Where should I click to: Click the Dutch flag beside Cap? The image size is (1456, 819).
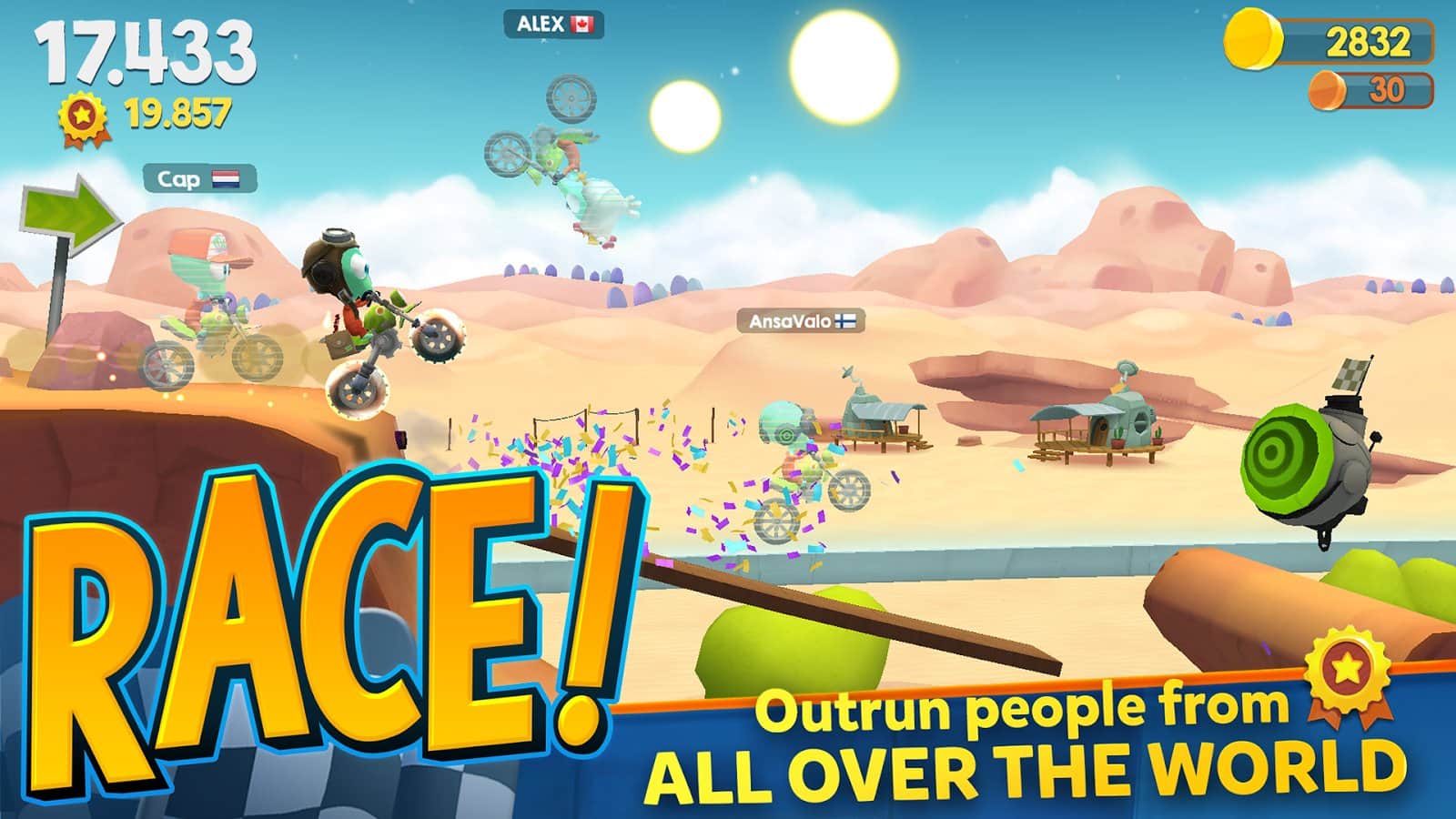click(227, 179)
